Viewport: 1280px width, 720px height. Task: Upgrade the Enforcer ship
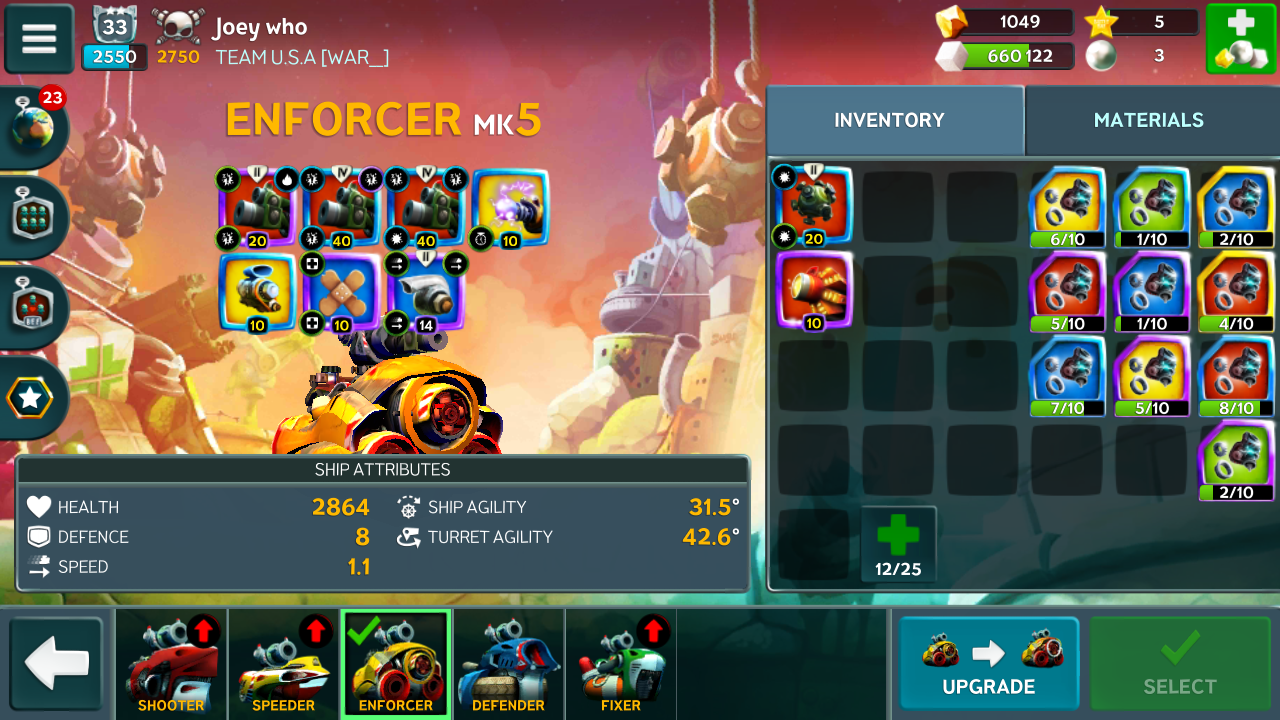pos(988,664)
